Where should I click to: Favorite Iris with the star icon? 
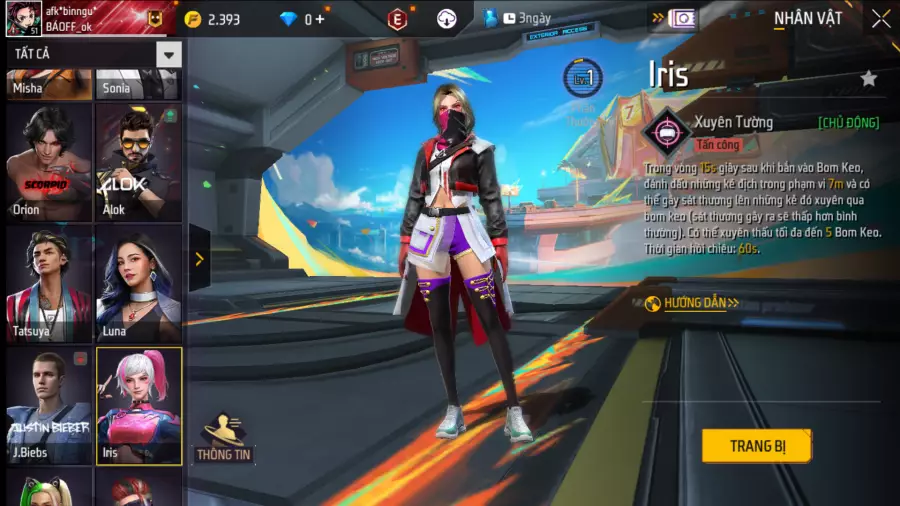click(x=869, y=78)
